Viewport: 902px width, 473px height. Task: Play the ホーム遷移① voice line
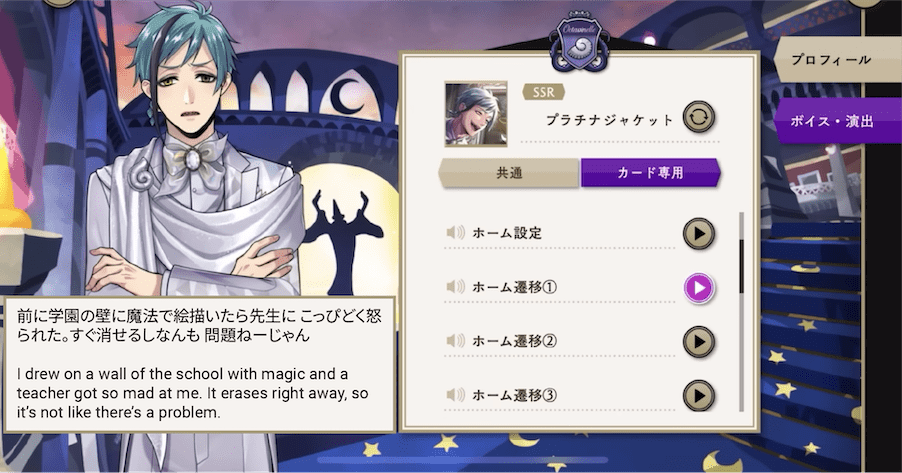tap(699, 288)
